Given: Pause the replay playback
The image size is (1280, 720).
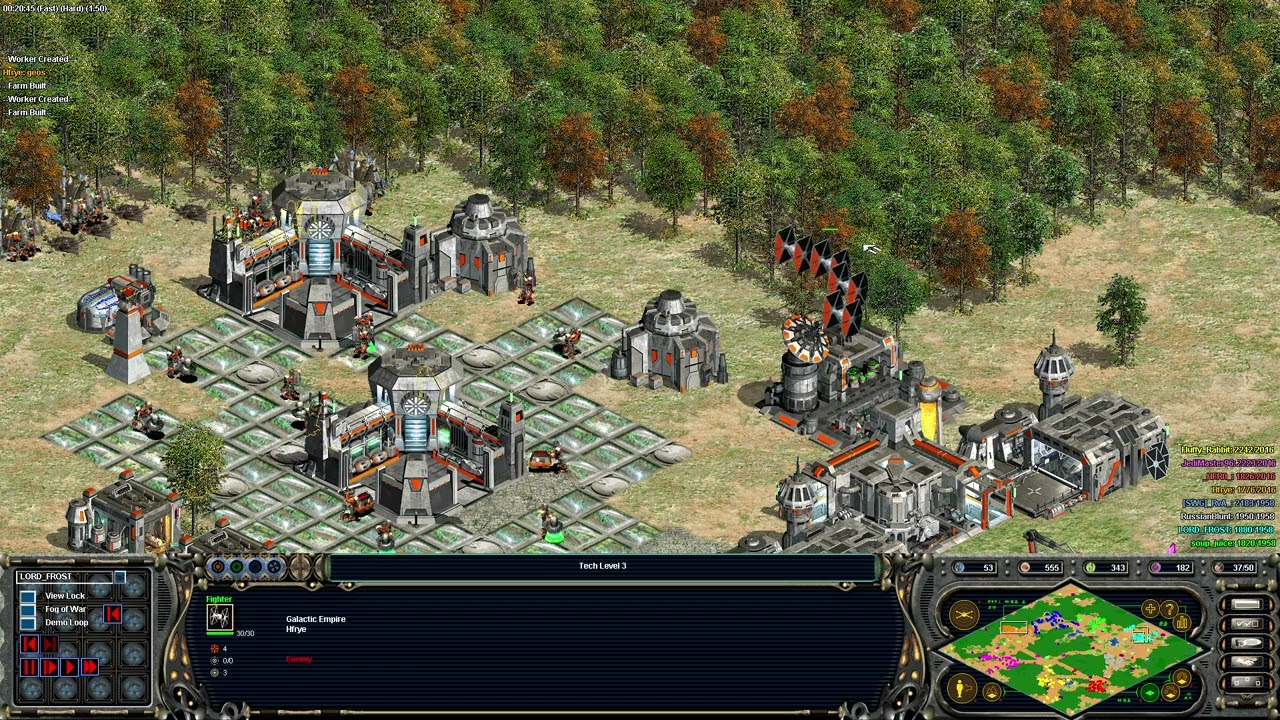Looking at the screenshot, I should click(x=29, y=667).
